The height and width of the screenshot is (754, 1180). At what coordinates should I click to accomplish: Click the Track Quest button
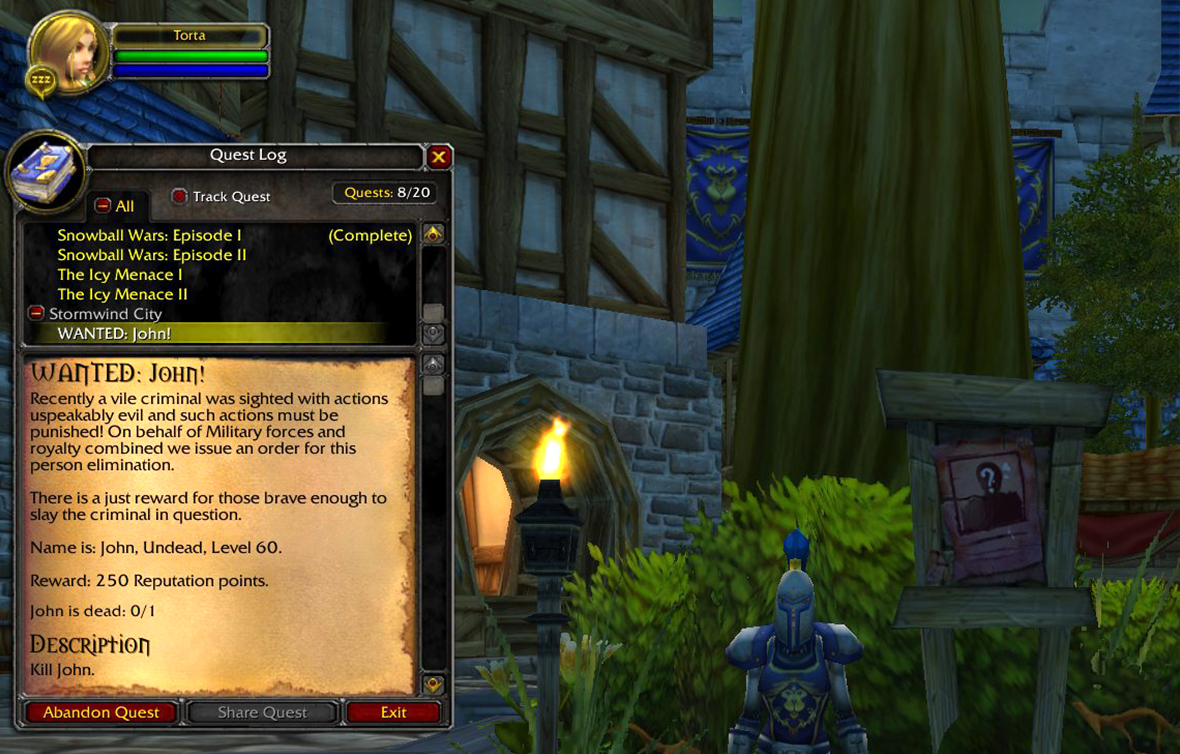(x=180, y=196)
